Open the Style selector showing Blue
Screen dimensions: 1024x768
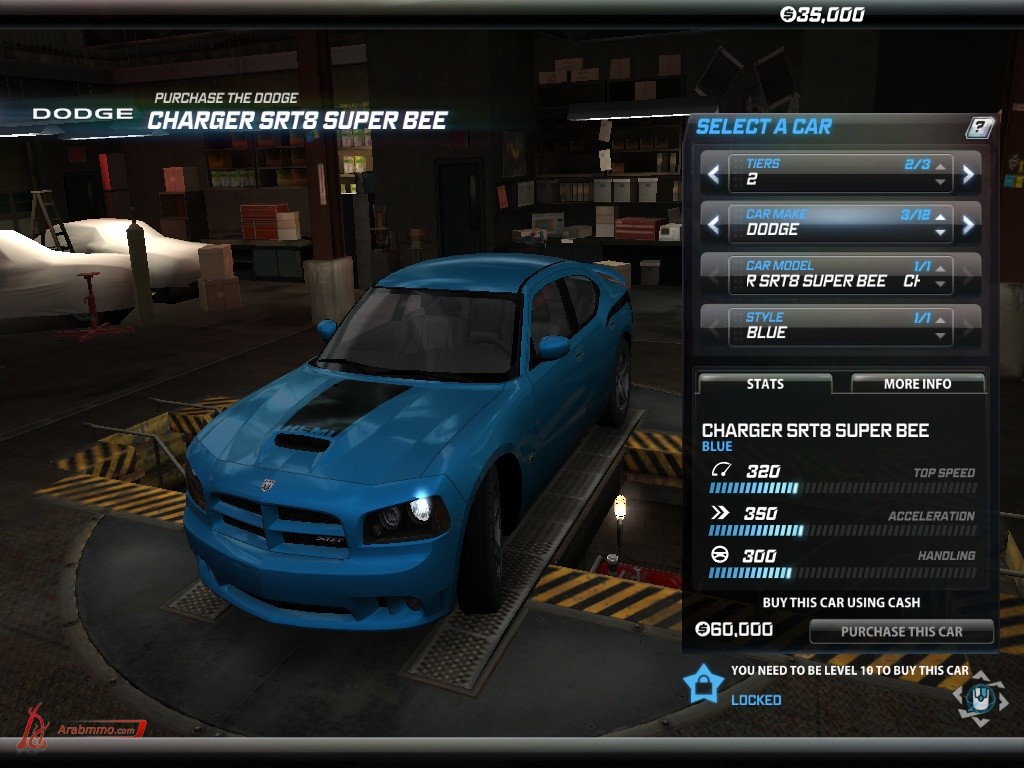point(840,326)
